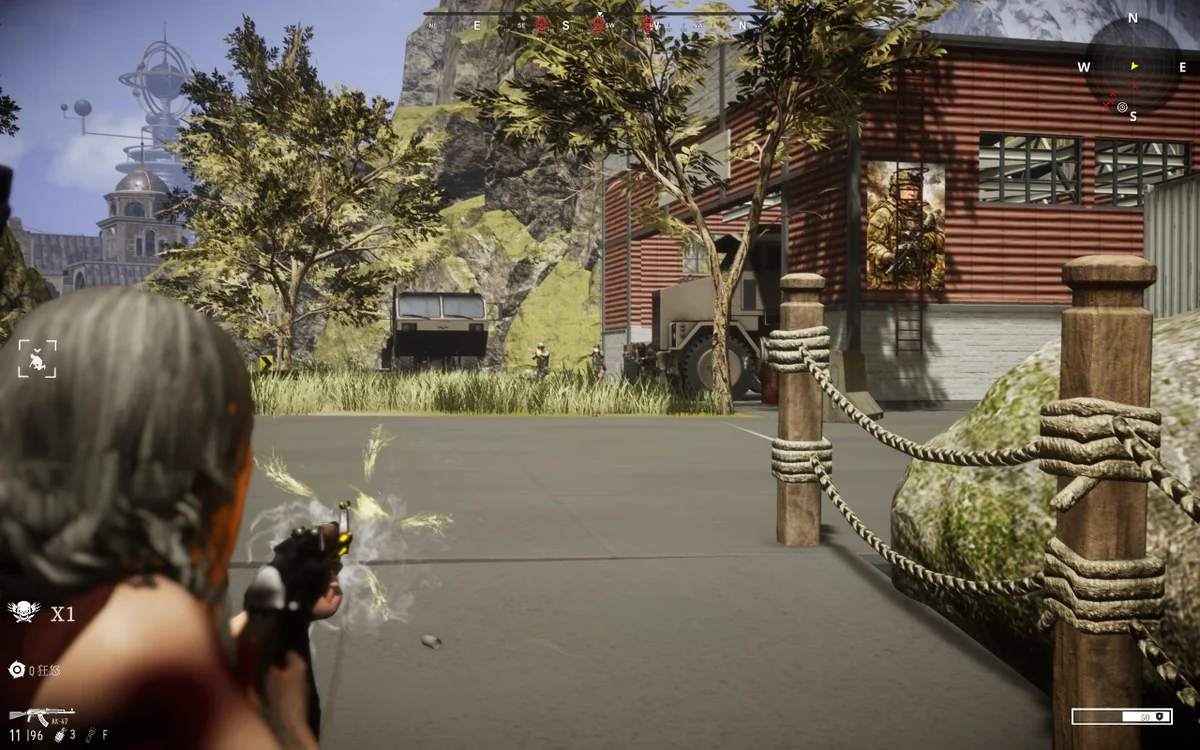Screen dimensions: 1200x750
Task: Select the grenade icon
Action: pos(60,735)
